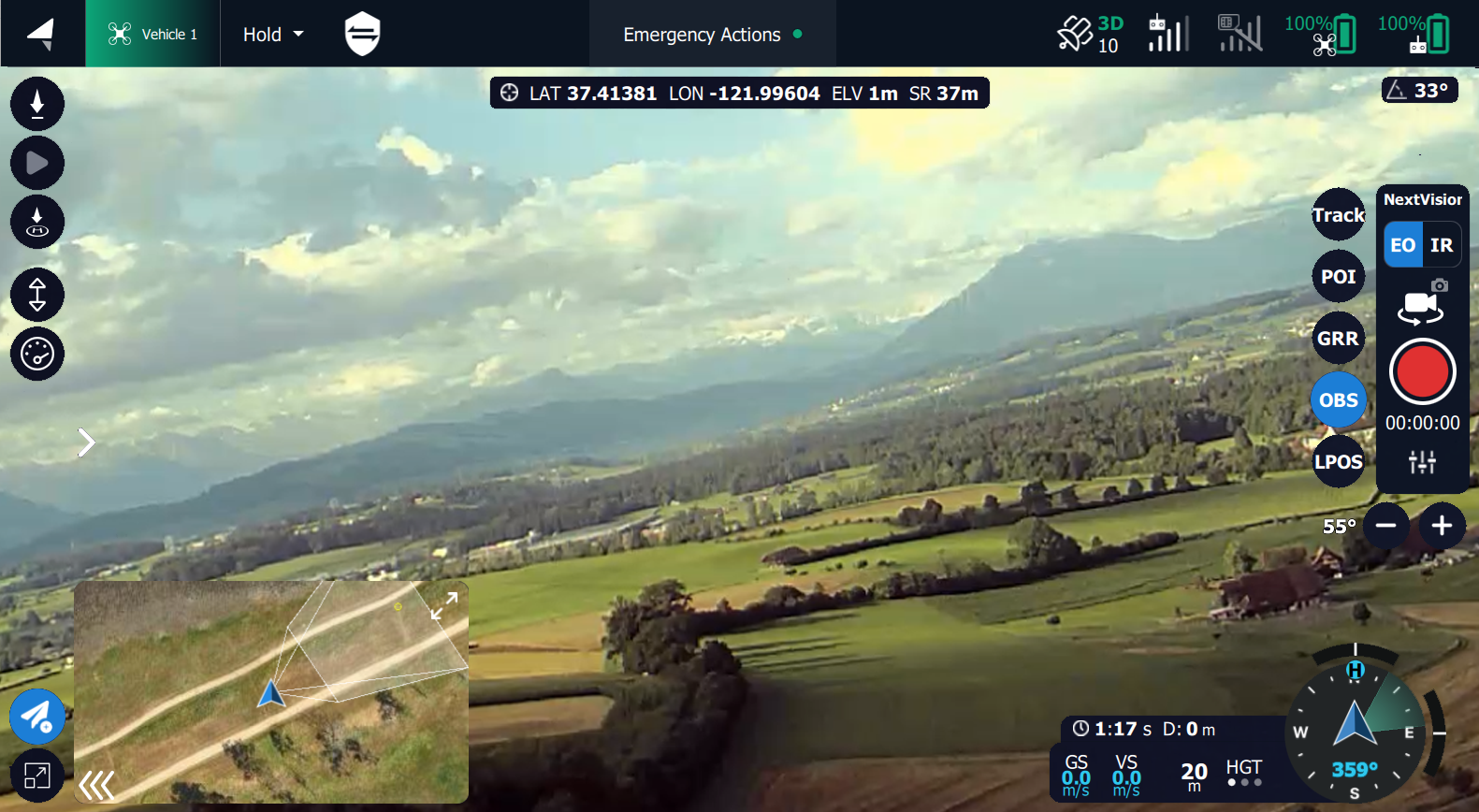Select the Vehicle 1 tab
The image size is (1479, 812).
pos(153,35)
